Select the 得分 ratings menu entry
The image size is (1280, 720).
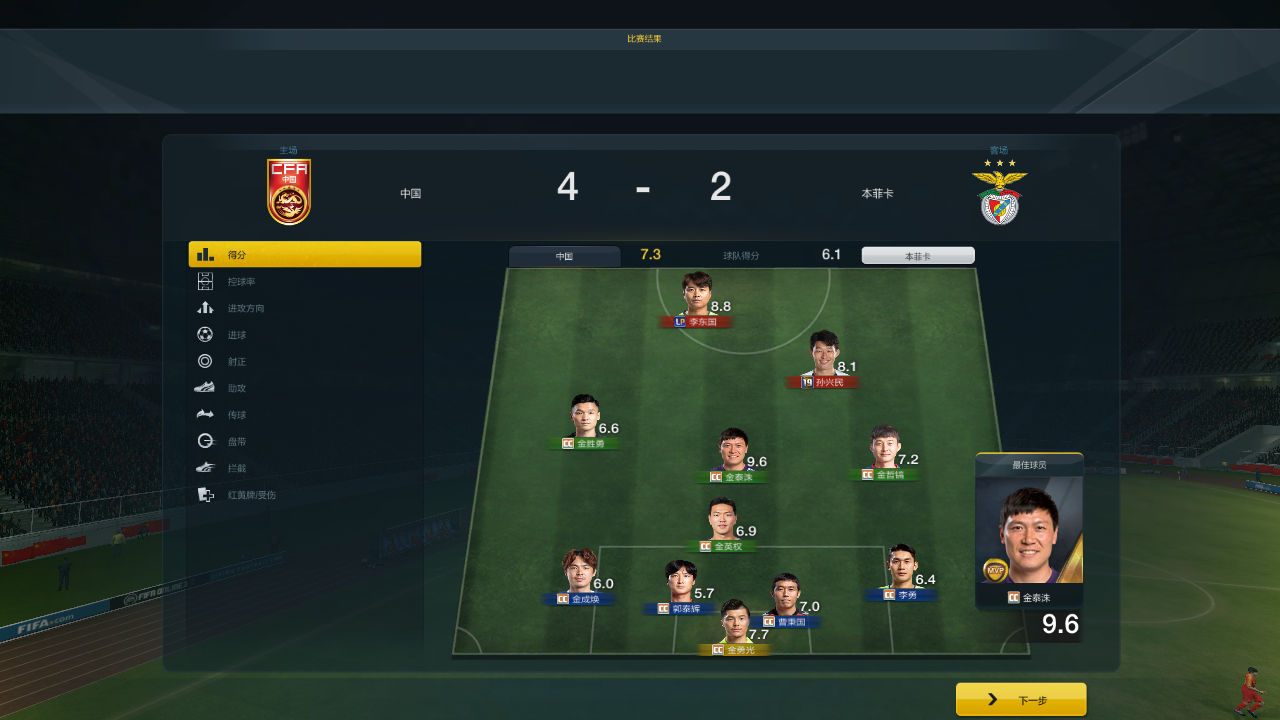pyautogui.click(x=304, y=255)
